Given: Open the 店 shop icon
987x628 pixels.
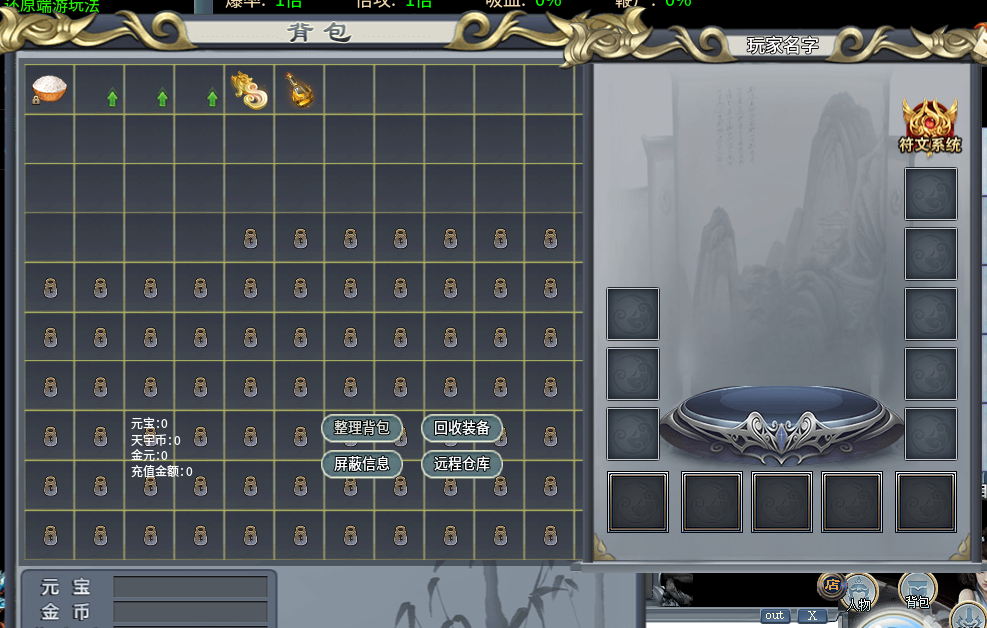Looking at the screenshot, I should (830, 583).
